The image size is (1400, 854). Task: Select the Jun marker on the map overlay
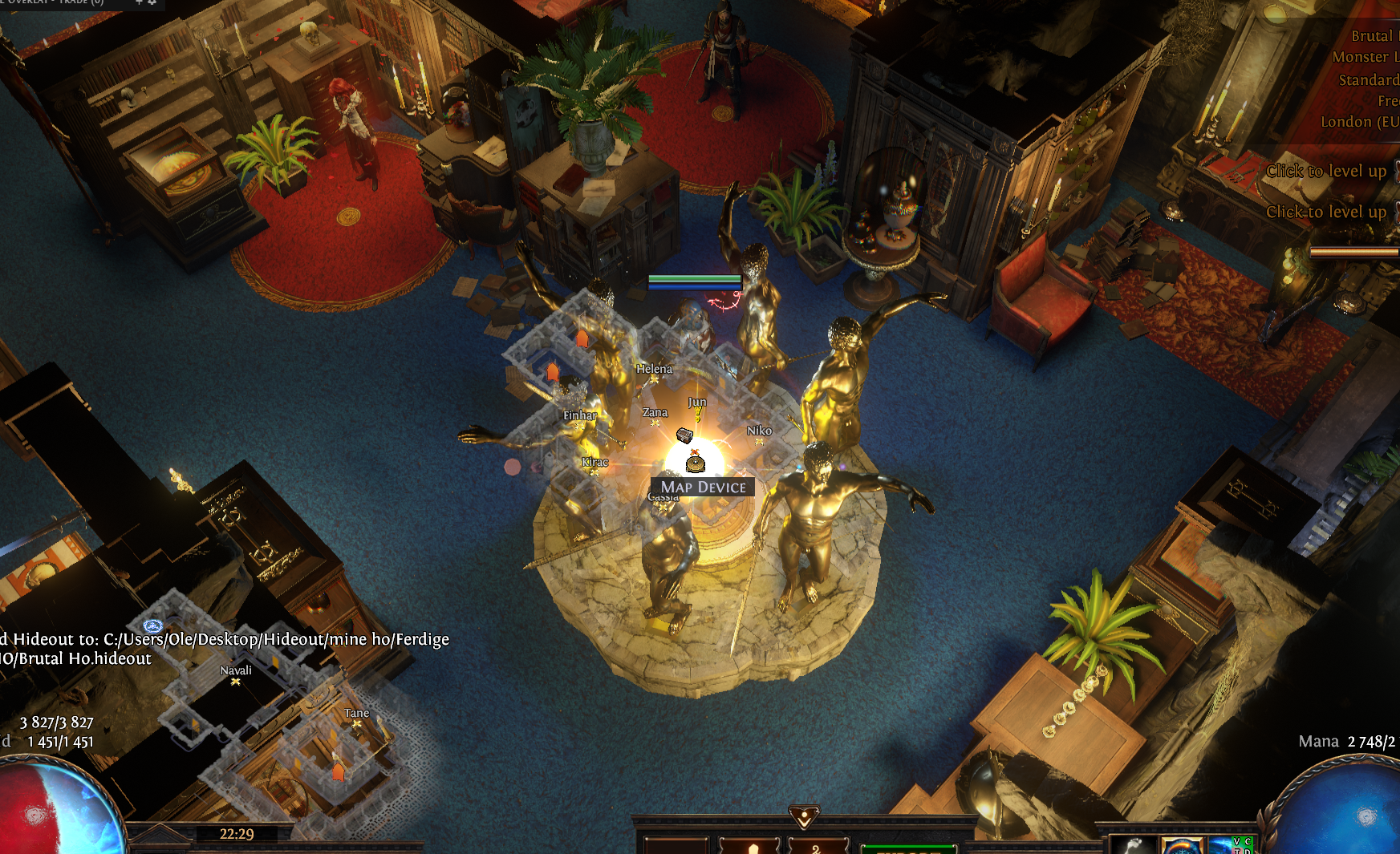tap(697, 412)
